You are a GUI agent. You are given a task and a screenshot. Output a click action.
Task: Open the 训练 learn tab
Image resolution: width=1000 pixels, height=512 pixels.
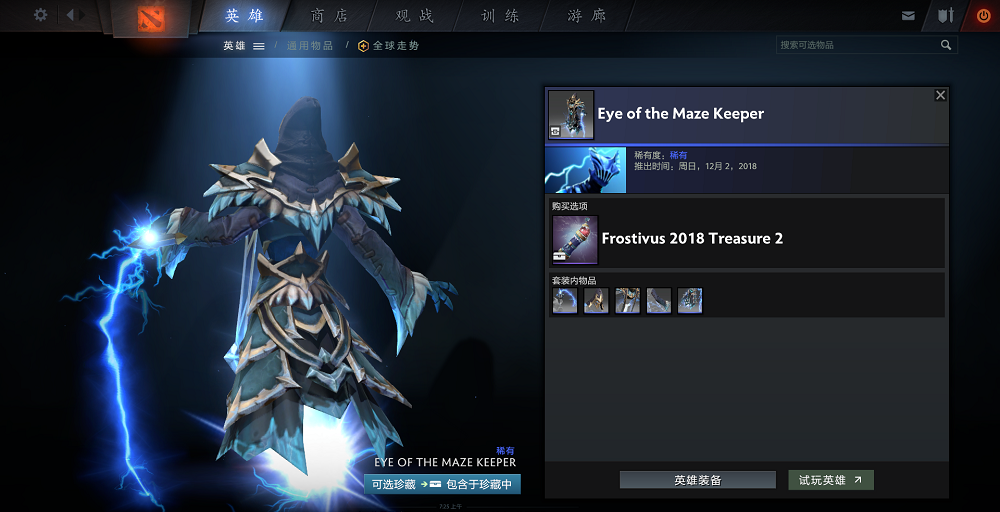tap(500, 16)
